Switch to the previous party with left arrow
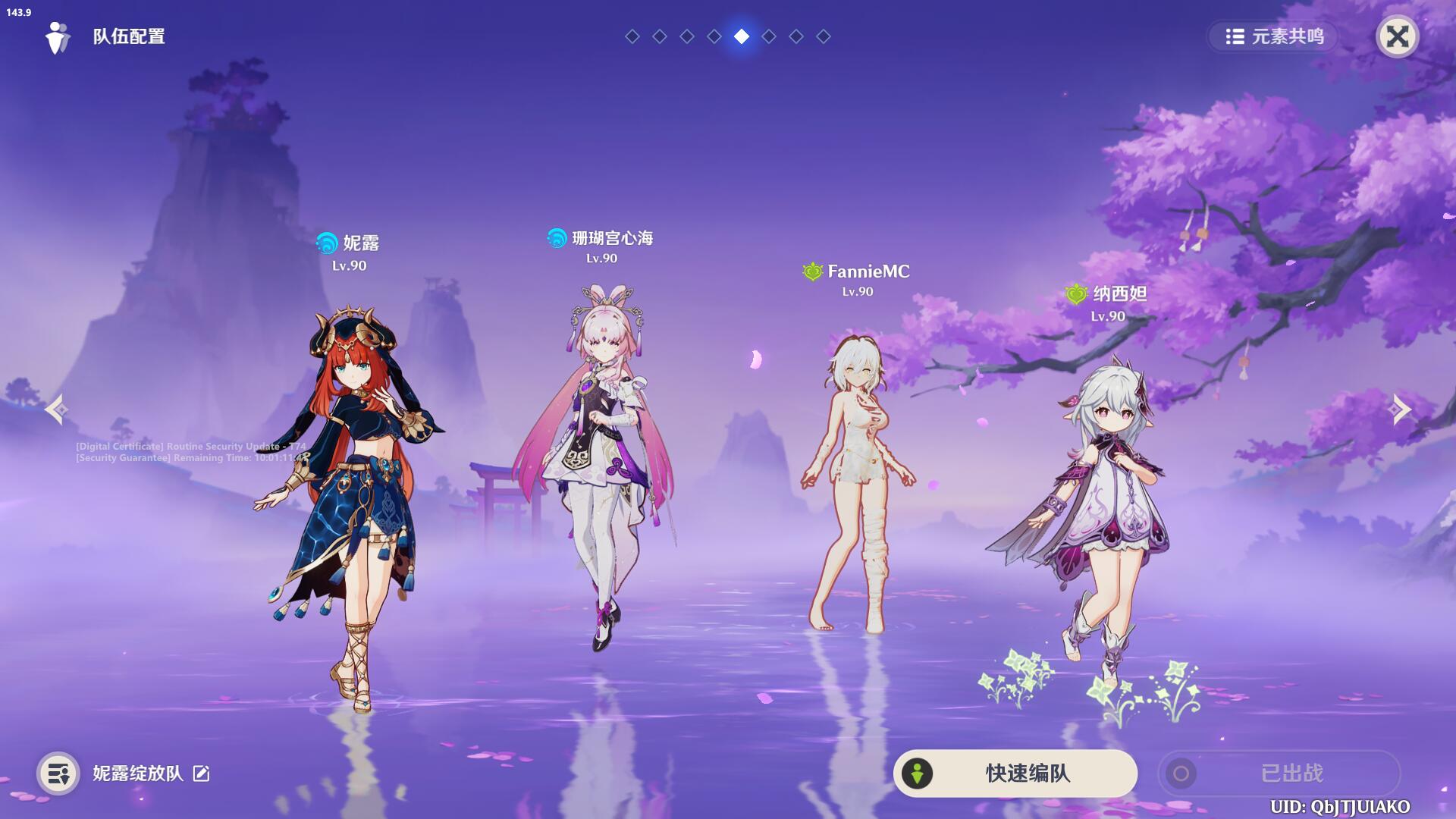This screenshot has width=1456, height=819. 57,409
